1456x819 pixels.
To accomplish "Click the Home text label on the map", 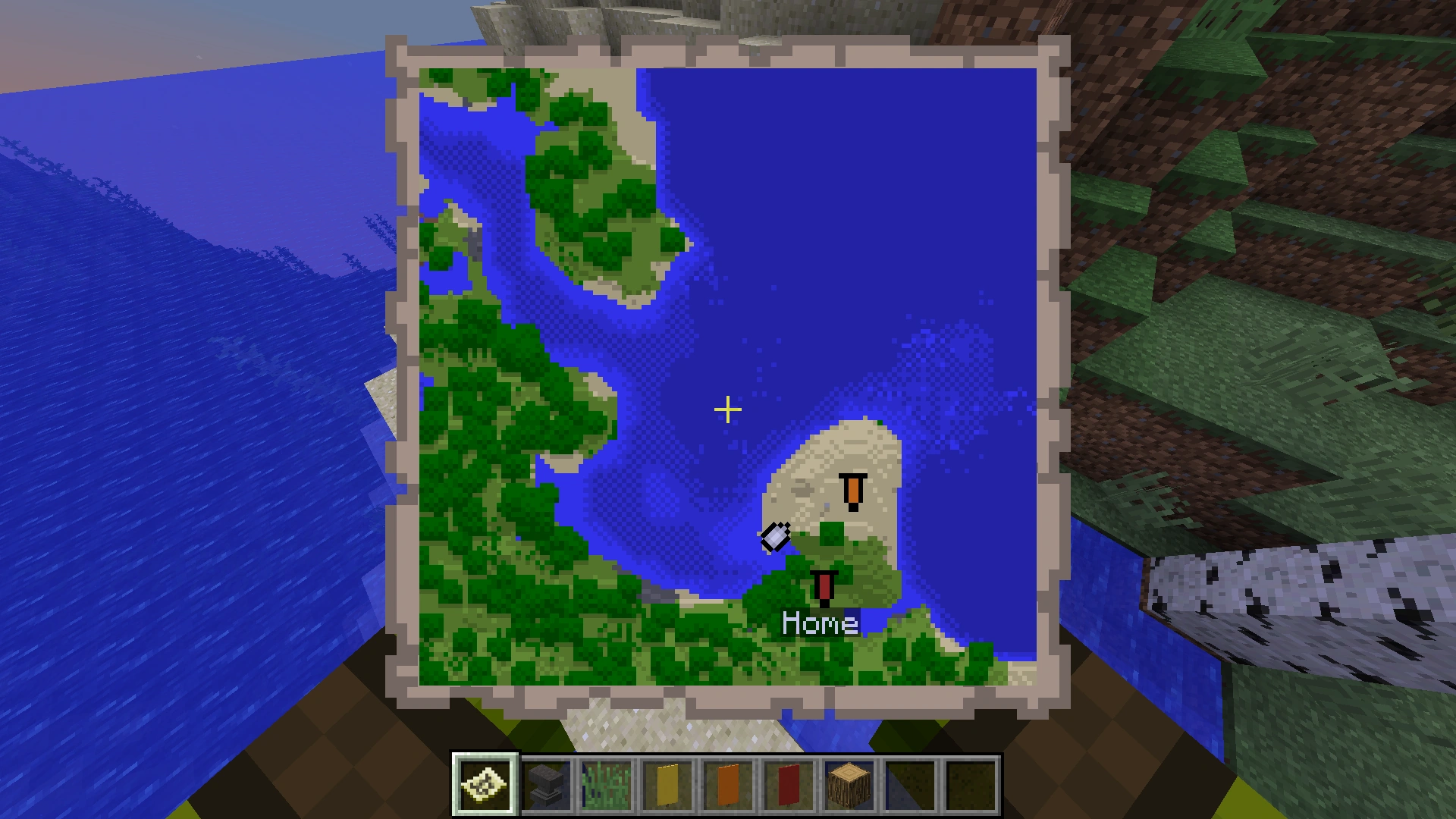I will click(819, 624).
